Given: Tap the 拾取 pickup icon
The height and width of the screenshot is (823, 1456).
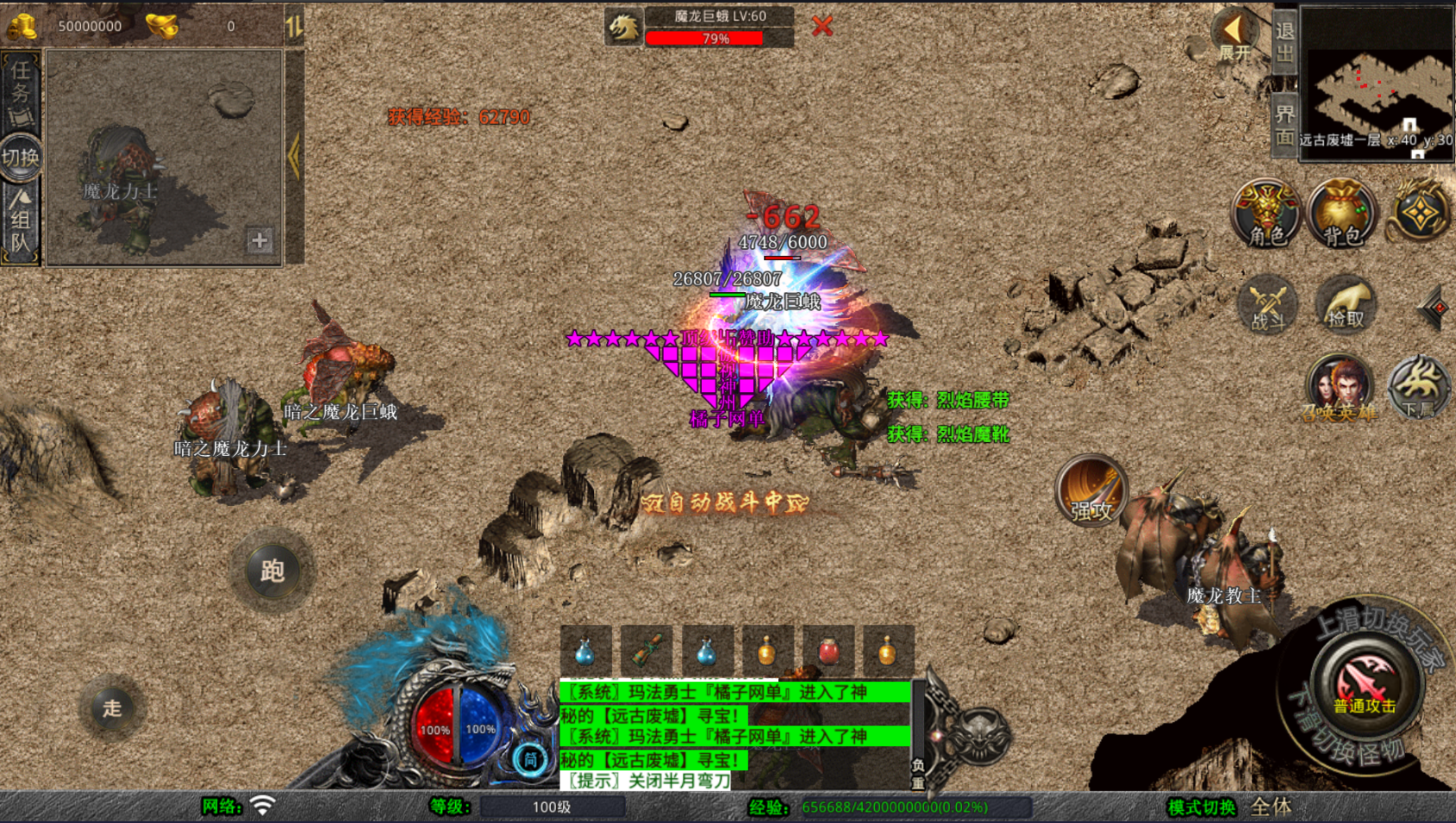Looking at the screenshot, I should coord(1345,304).
